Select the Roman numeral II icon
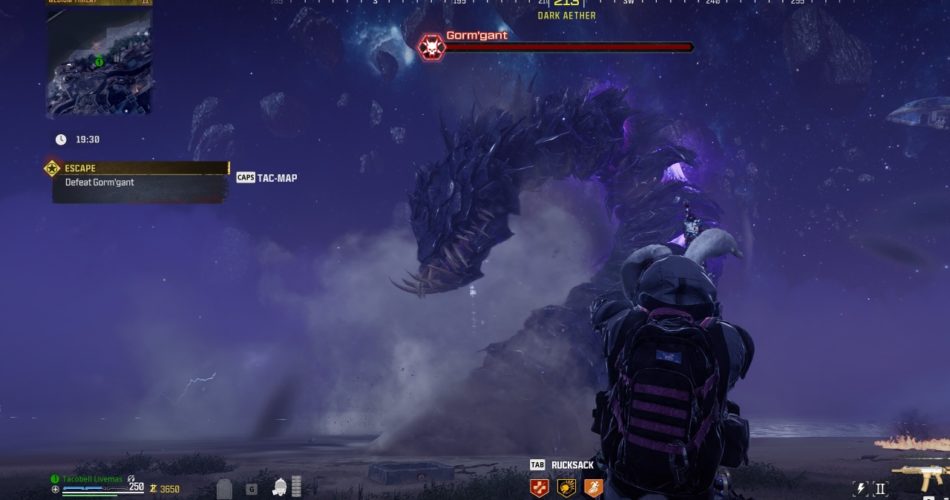The image size is (950, 500). 880,489
